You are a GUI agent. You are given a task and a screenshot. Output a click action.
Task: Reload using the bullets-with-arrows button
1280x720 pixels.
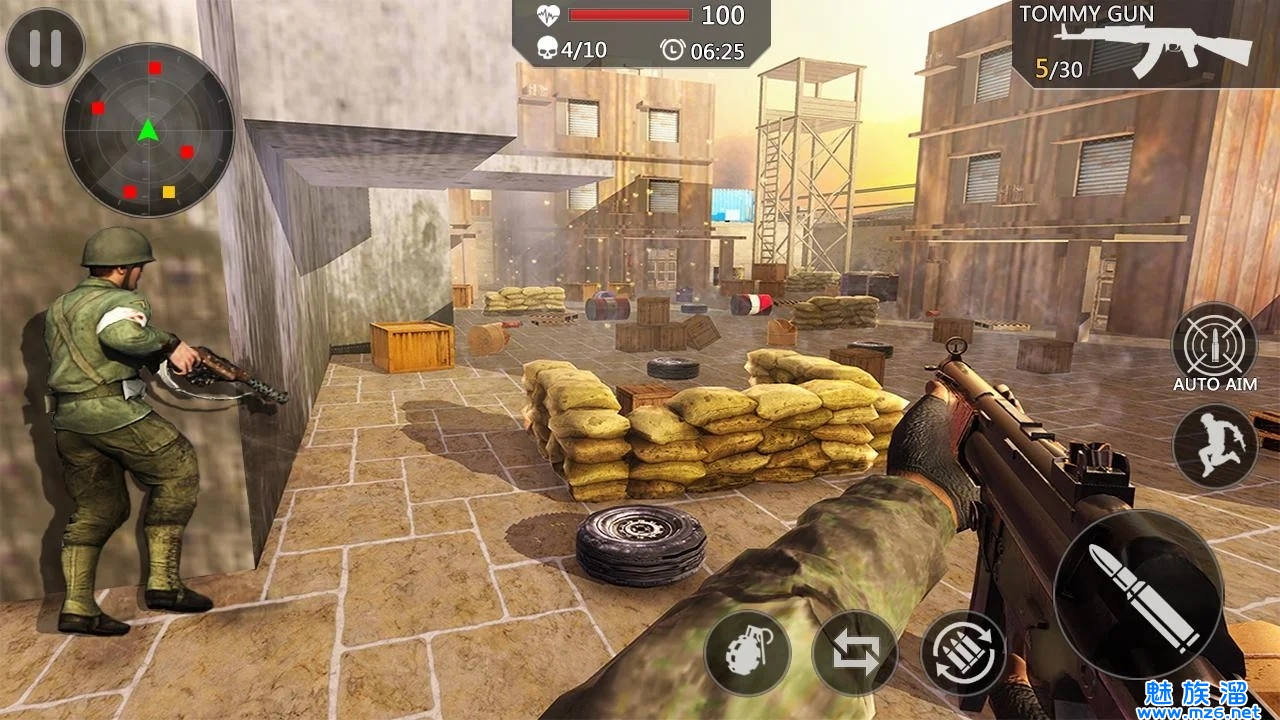point(962,653)
